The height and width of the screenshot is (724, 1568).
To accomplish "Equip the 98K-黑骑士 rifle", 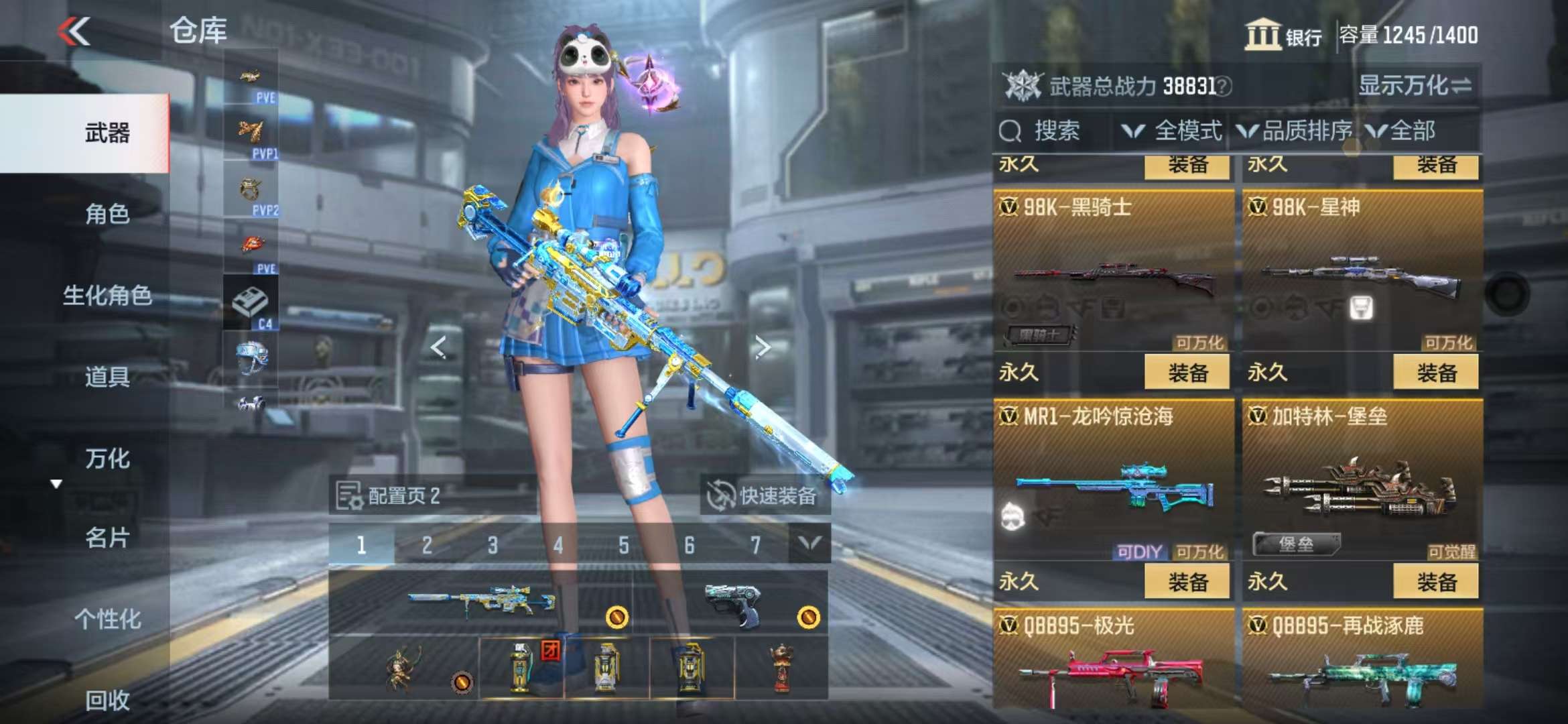I will tap(1187, 373).
